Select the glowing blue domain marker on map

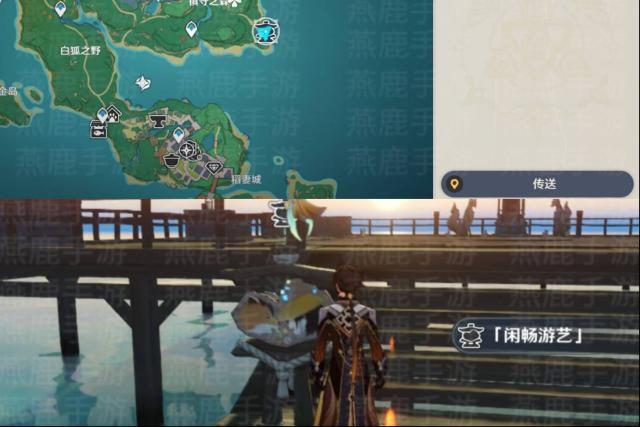pyautogui.click(x=265, y=31)
